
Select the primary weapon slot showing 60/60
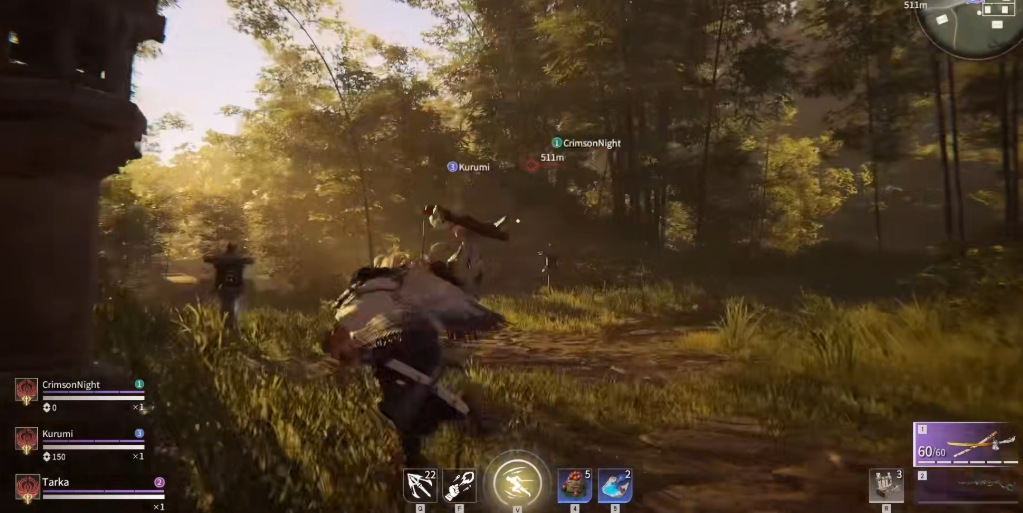click(967, 444)
